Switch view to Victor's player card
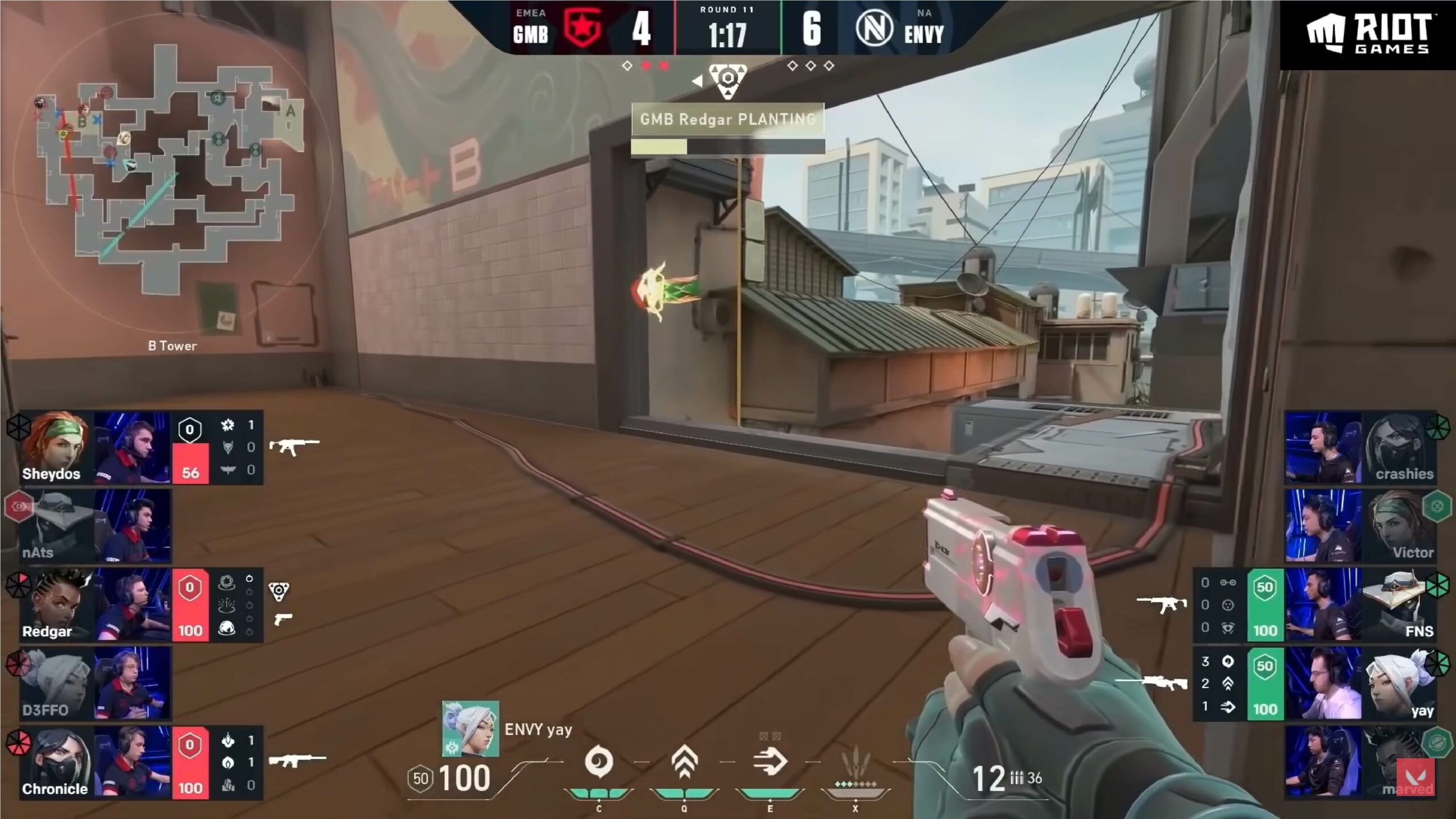 (1360, 526)
